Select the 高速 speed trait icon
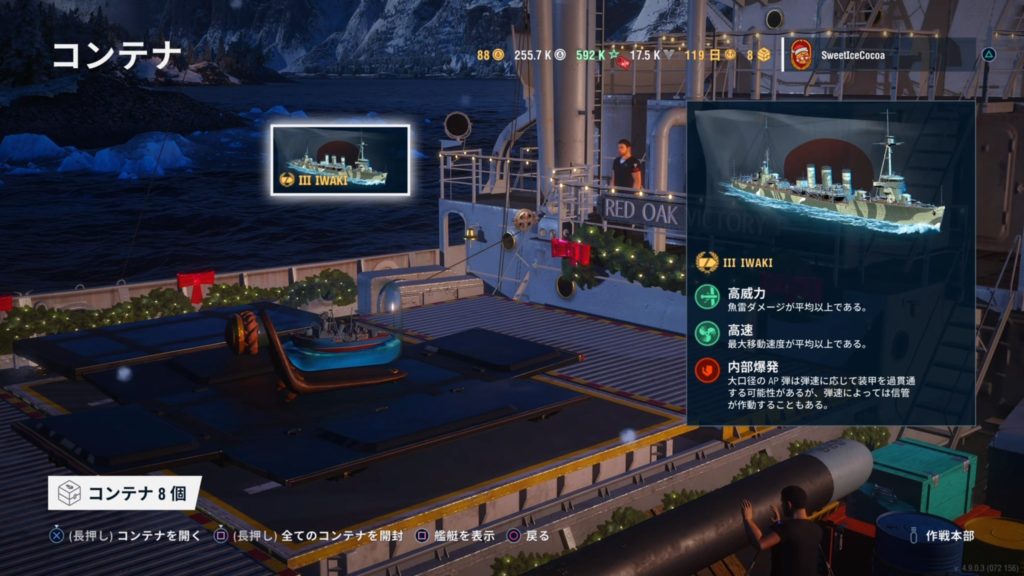The width and height of the screenshot is (1024, 576). point(708,333)
